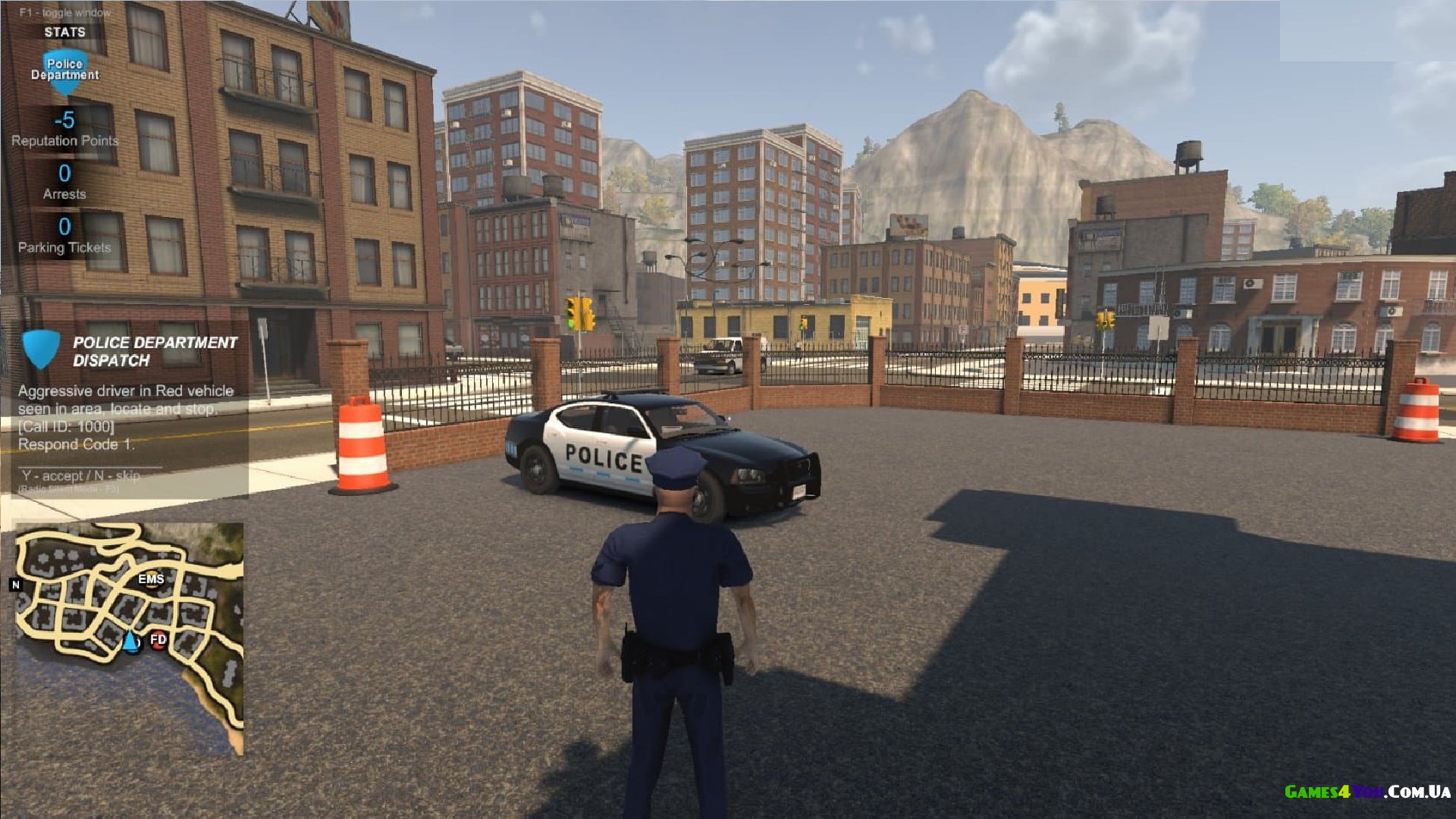Open the Games4You.com.ua watermark link
Image resolution: width=1456 pixels, height=819 pixels.
tap(1367, 792)
